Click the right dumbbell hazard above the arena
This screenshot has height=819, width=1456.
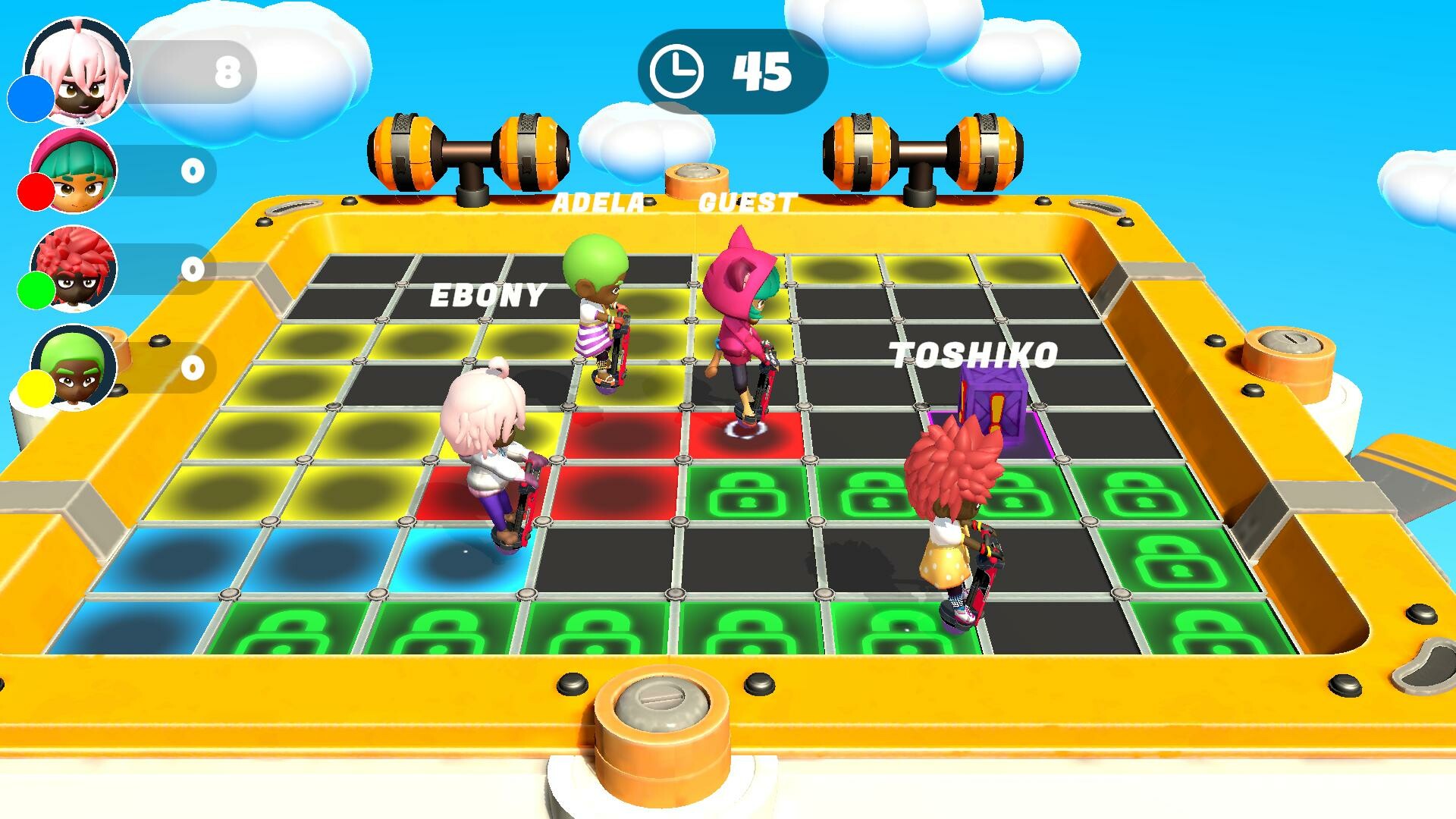click(921, 152)
